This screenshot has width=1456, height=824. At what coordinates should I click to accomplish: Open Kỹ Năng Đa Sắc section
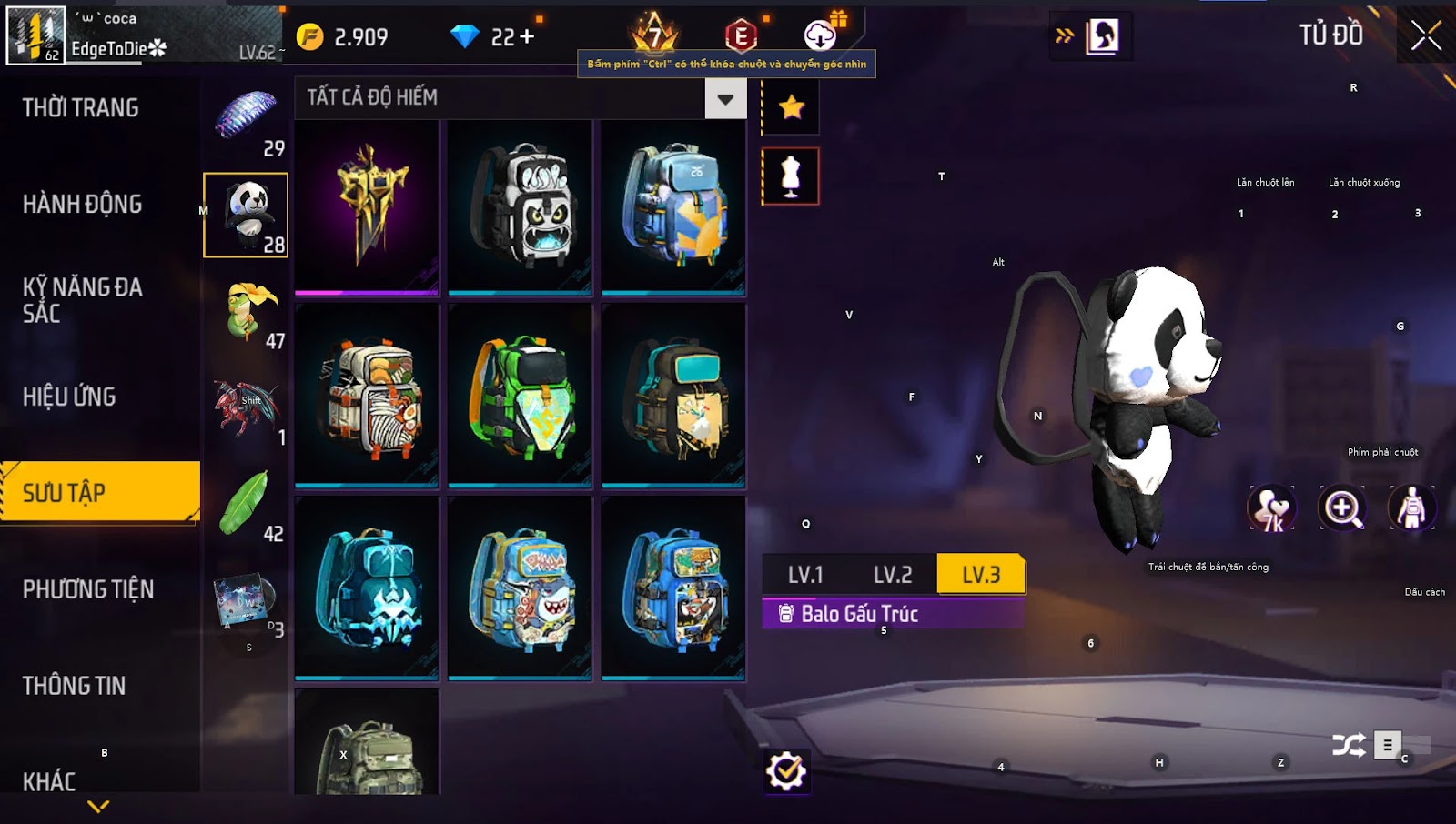tap(83, 300)
